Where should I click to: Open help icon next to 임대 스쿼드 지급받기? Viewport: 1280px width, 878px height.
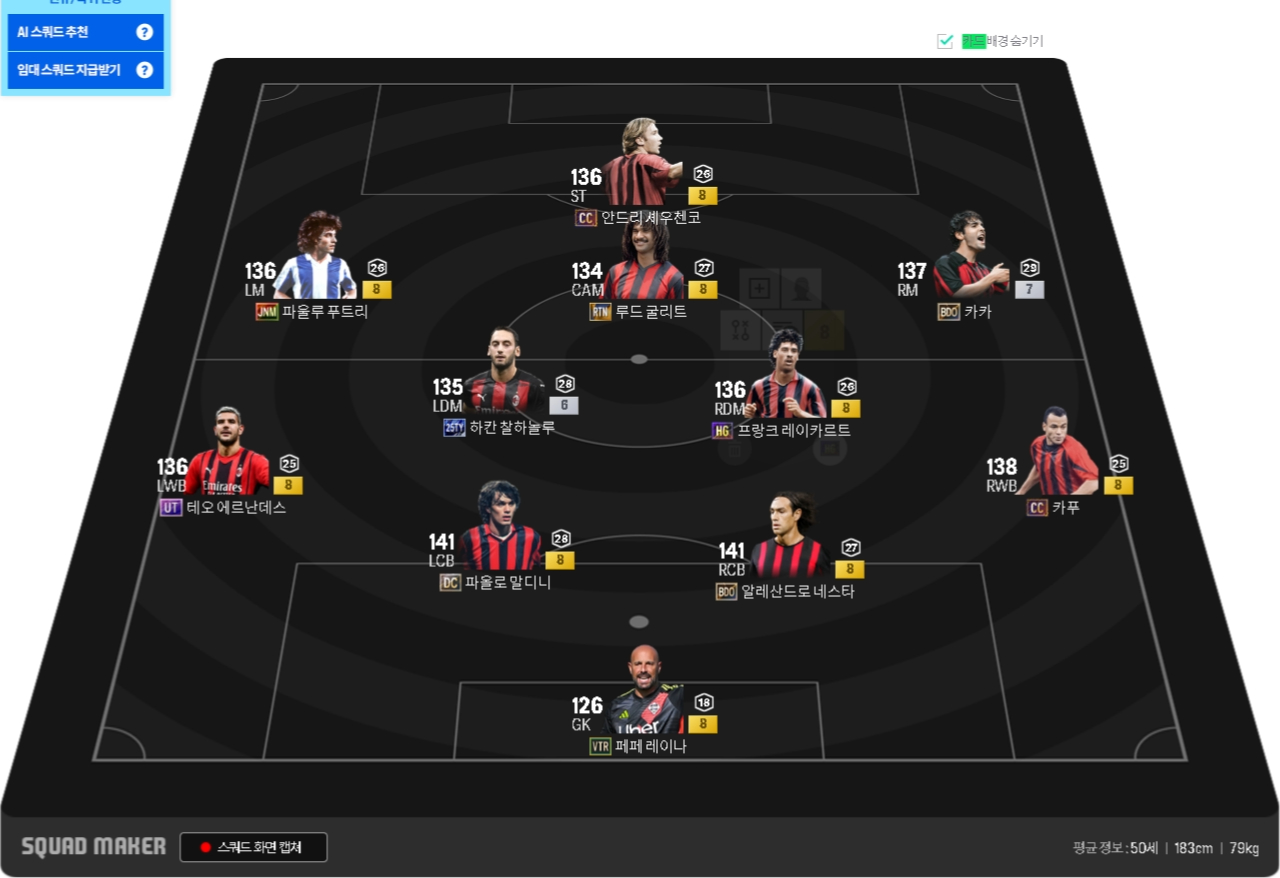point(144,70)
